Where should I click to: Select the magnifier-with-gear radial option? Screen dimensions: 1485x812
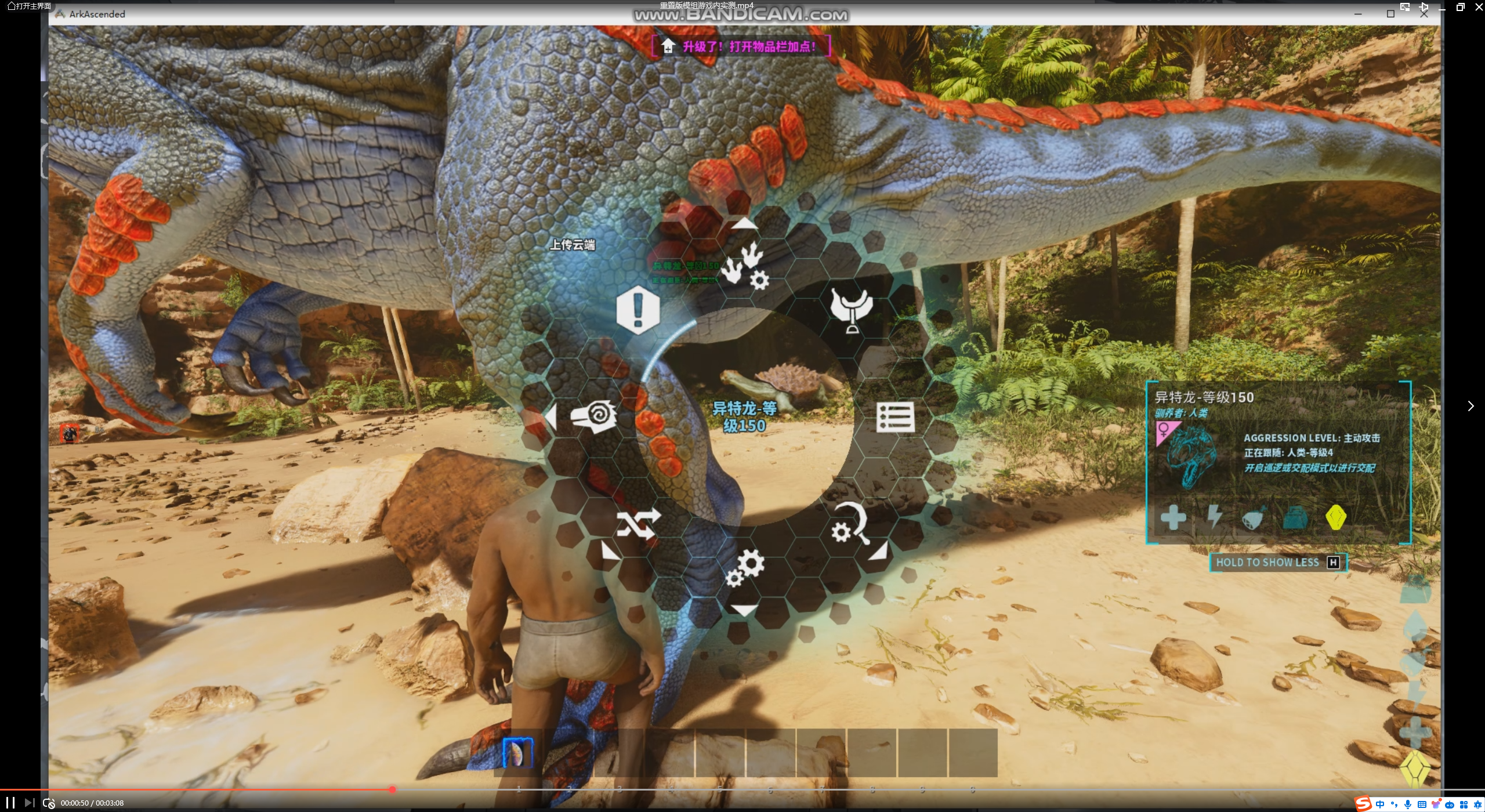[851, 524]
